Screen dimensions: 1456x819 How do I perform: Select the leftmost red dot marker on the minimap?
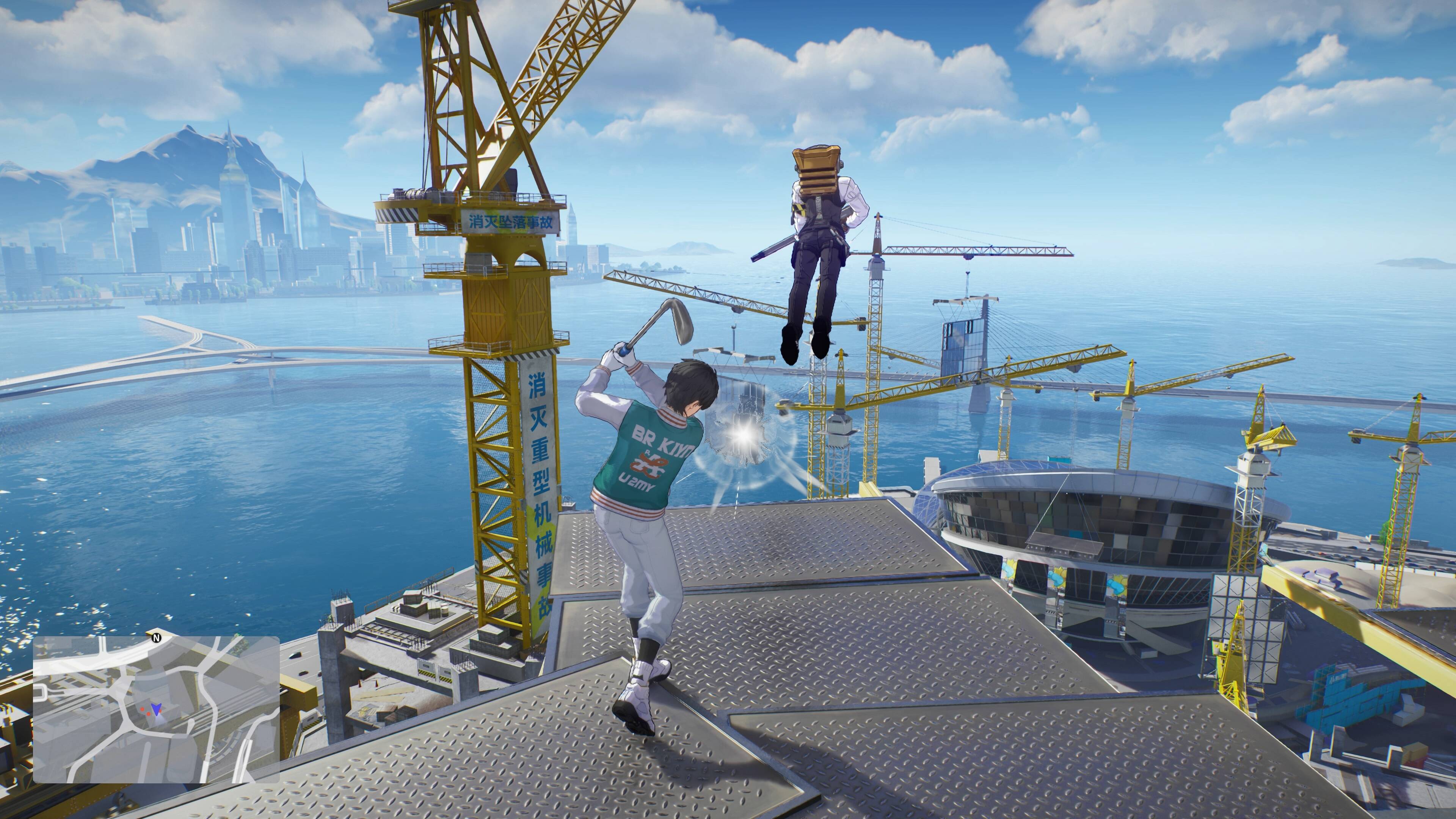pyautogui.click(x=143, y=709)
